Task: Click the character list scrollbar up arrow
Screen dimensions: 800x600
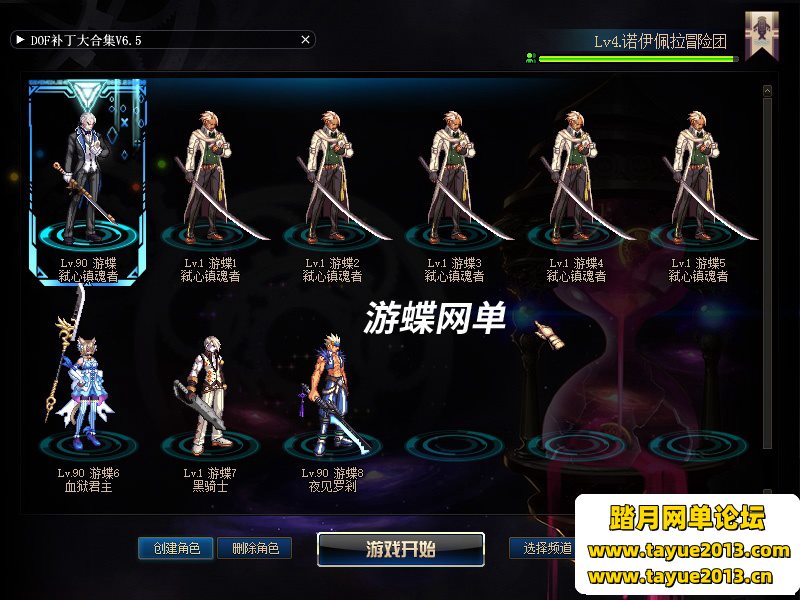Action: (x=767, y=91)
